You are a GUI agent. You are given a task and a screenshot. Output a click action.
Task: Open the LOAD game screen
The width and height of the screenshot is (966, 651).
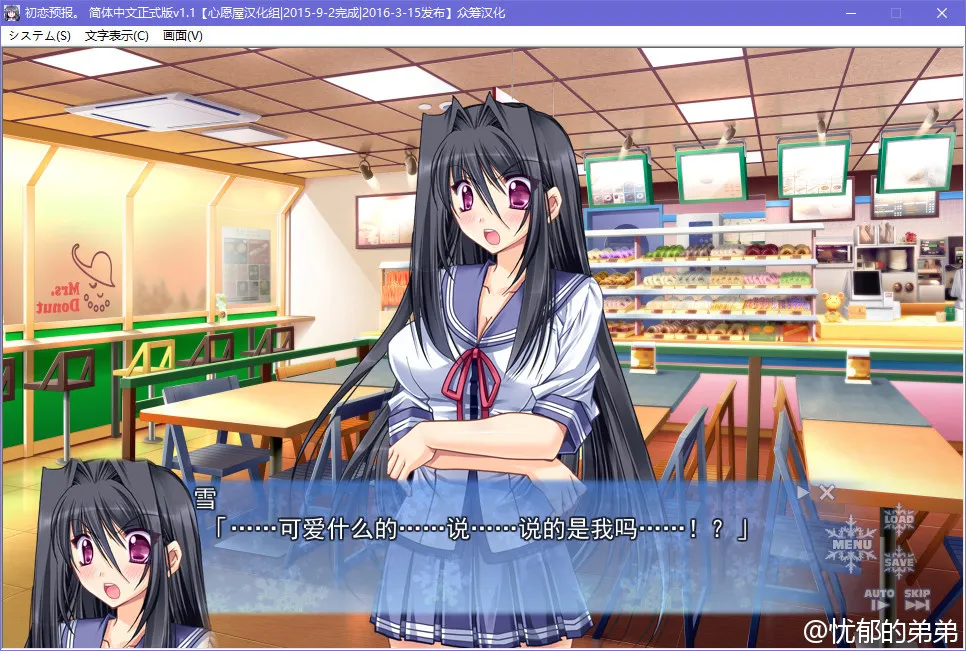(899, 521)
